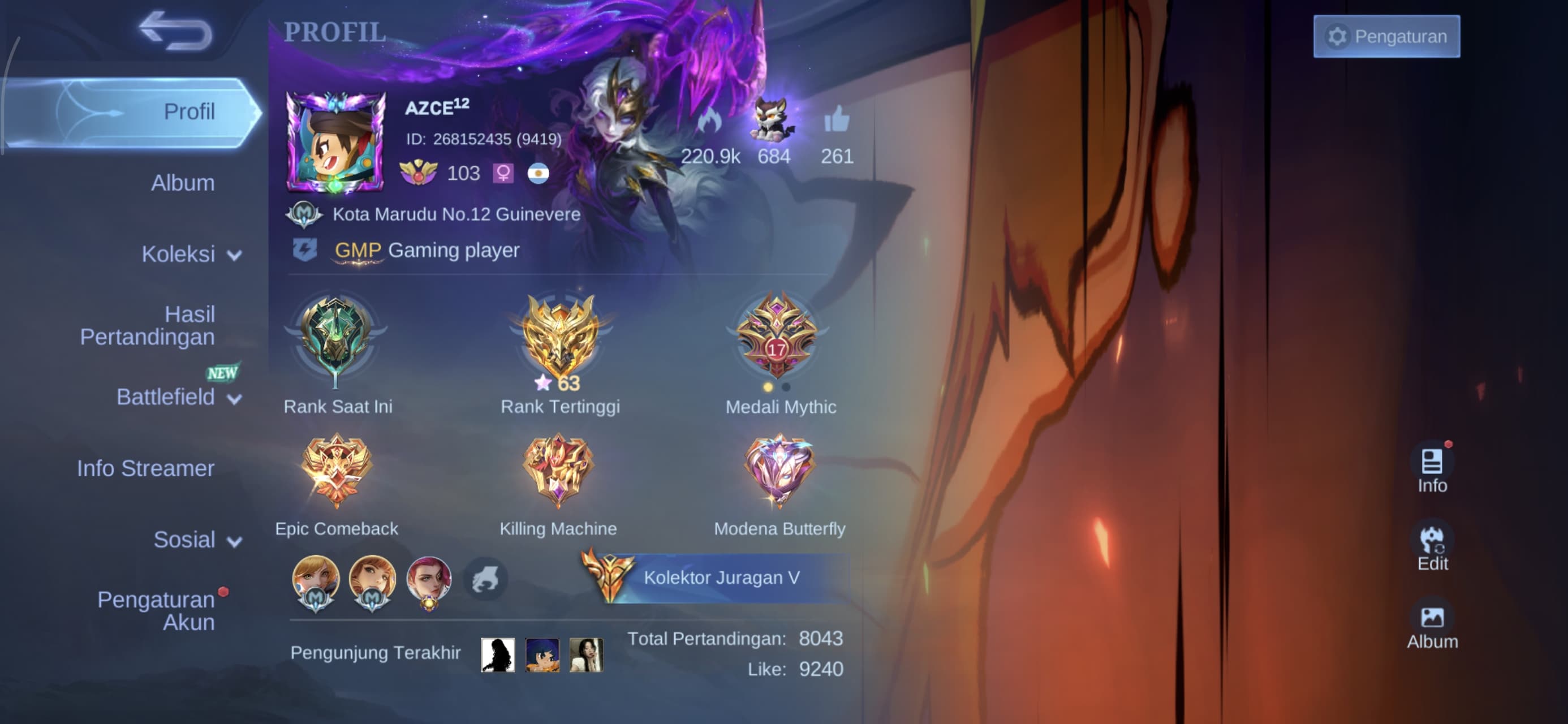1568x724 pixels.
Task: Select the Killing Machine achievement
Action: 558,470
